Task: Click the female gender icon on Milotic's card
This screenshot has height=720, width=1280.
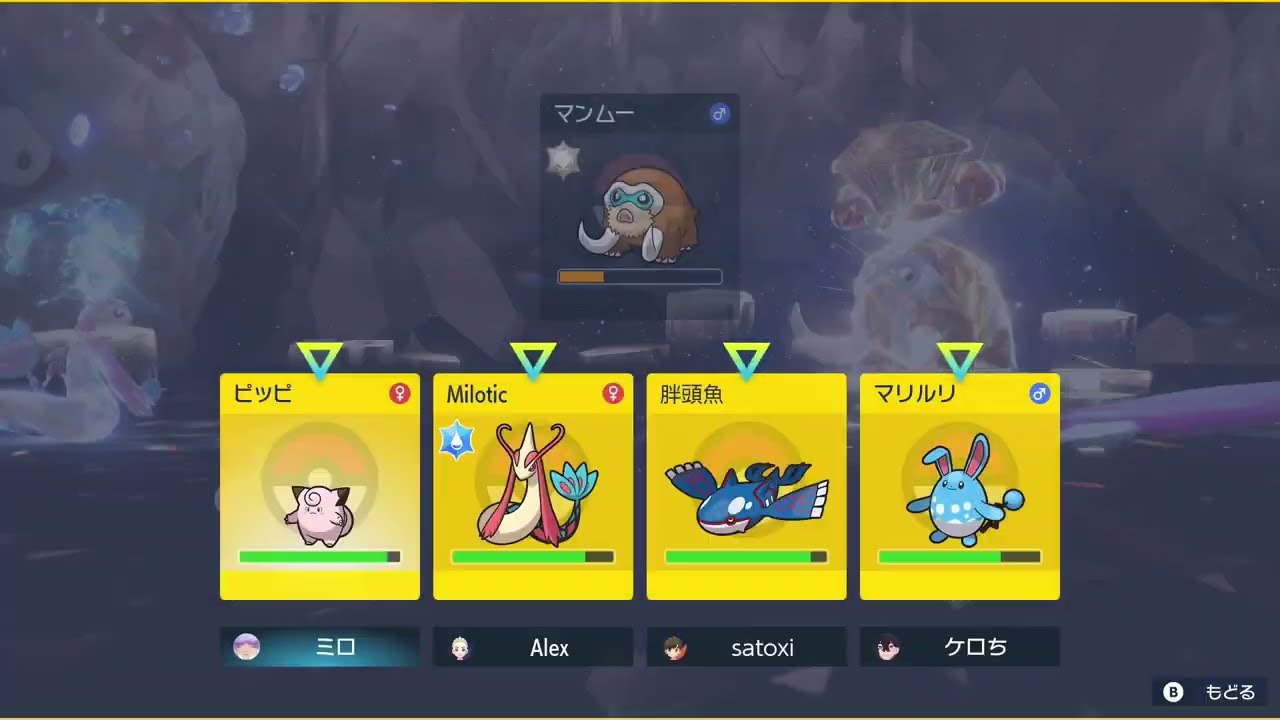Action: 612,394
